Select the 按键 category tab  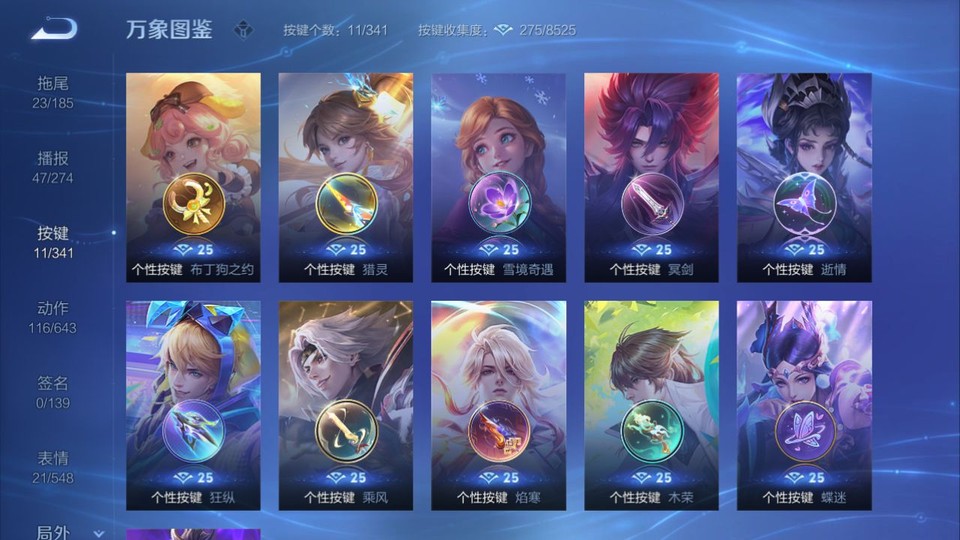(53, 241)
